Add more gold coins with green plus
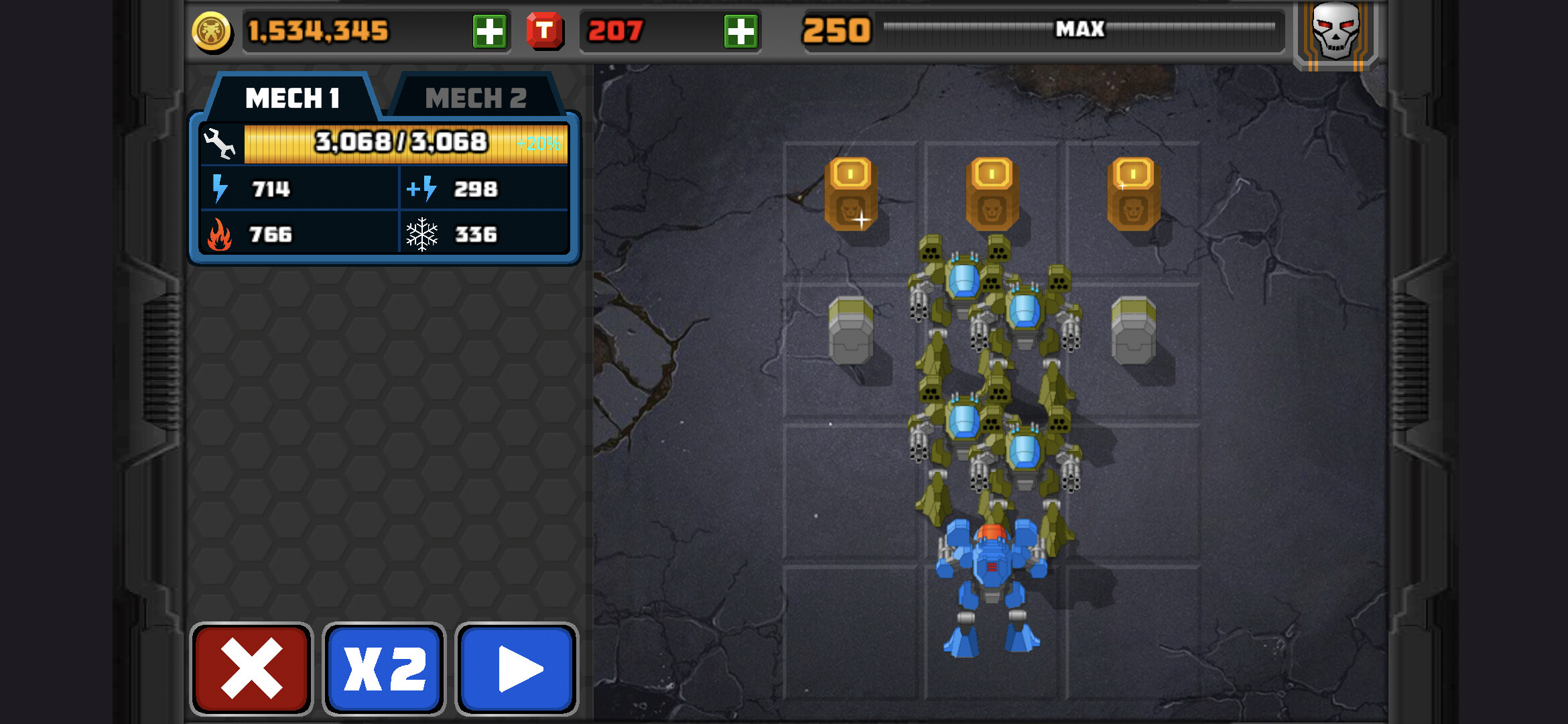Screen dimensions: 1568x724 pos(489,31)
